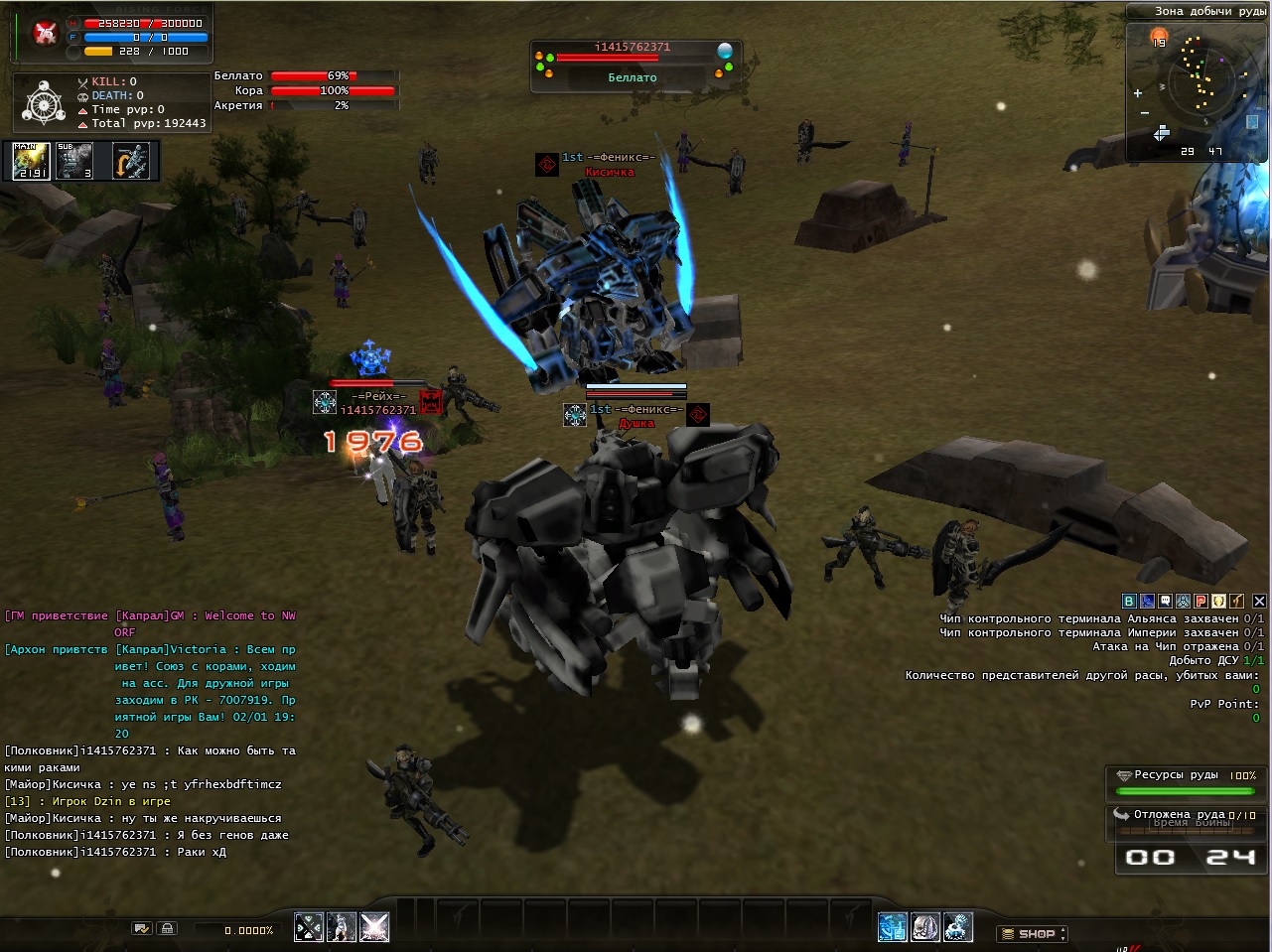Zoom out the minimap with minus
This screenshot has width=1272, height=952.
(1145, 112)
